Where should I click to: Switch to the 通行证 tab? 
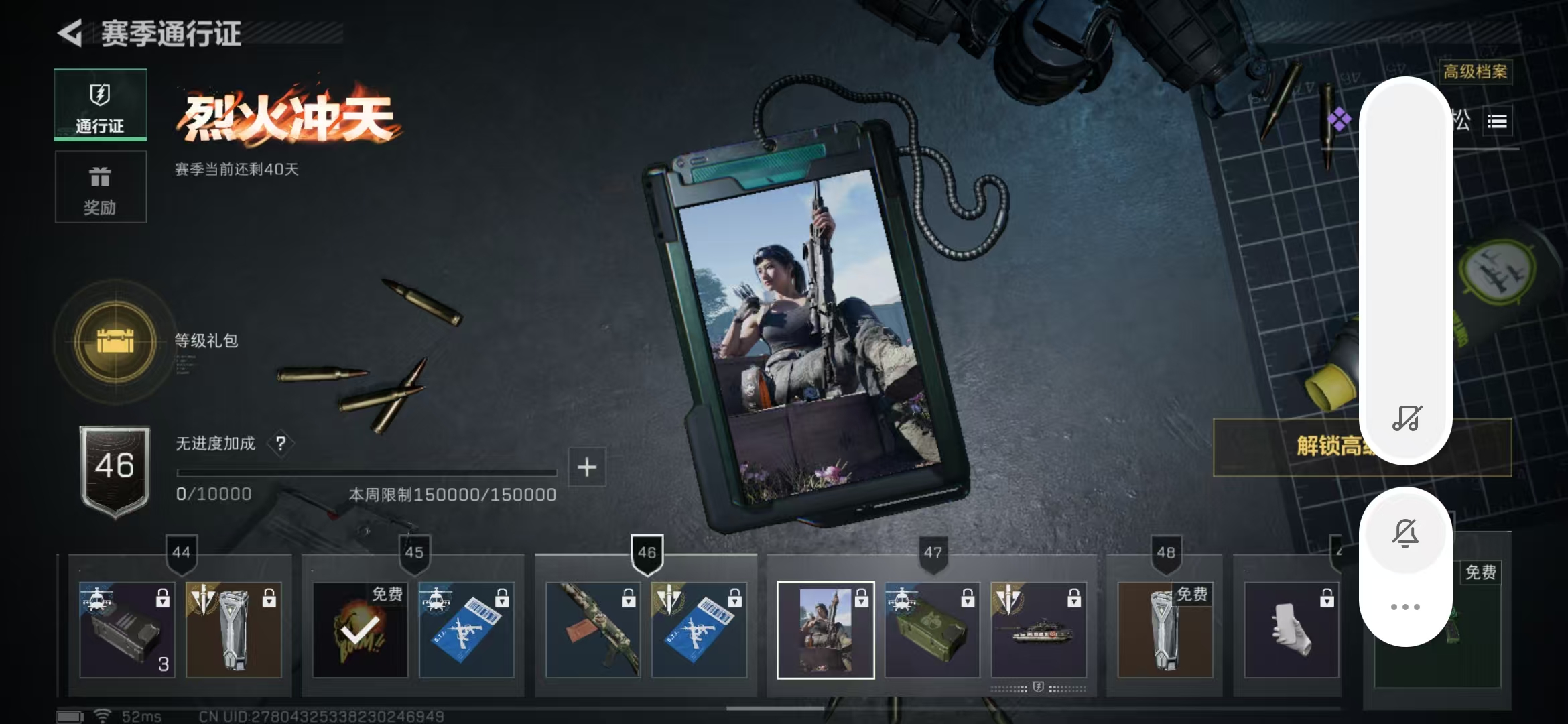101,105
